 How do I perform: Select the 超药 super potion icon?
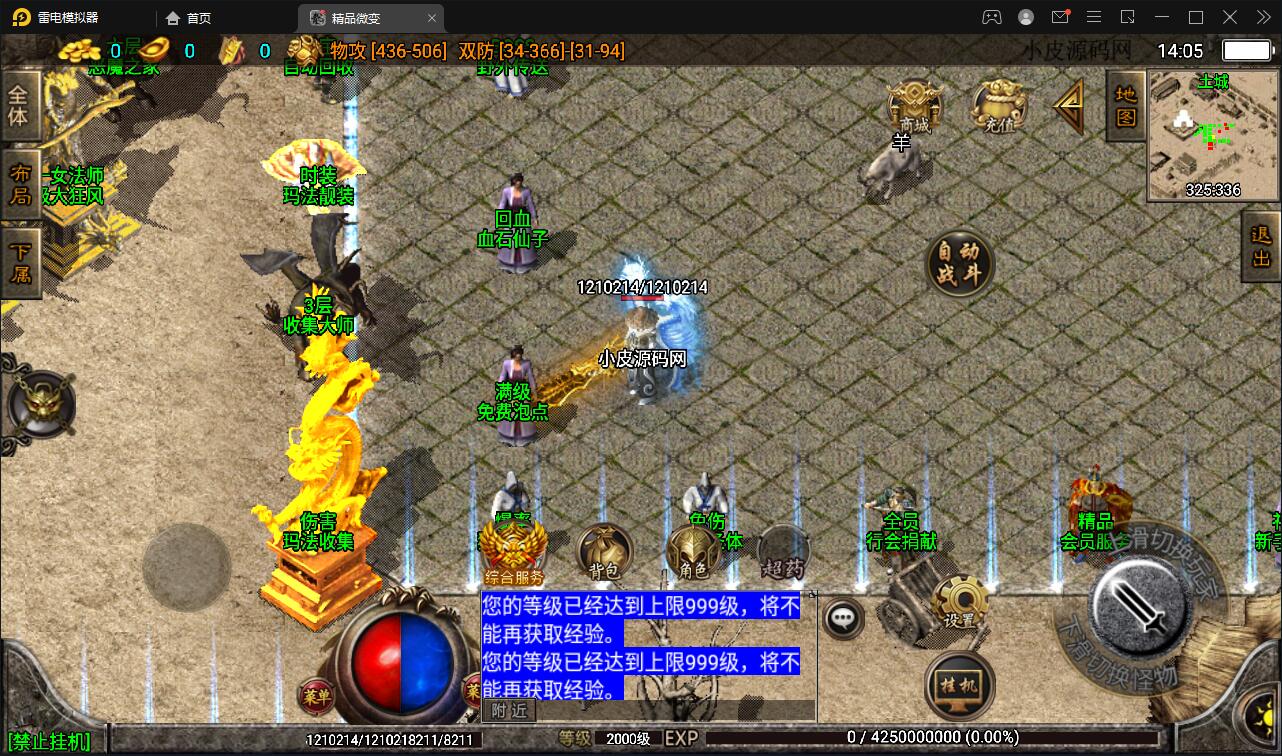(783, 545)
